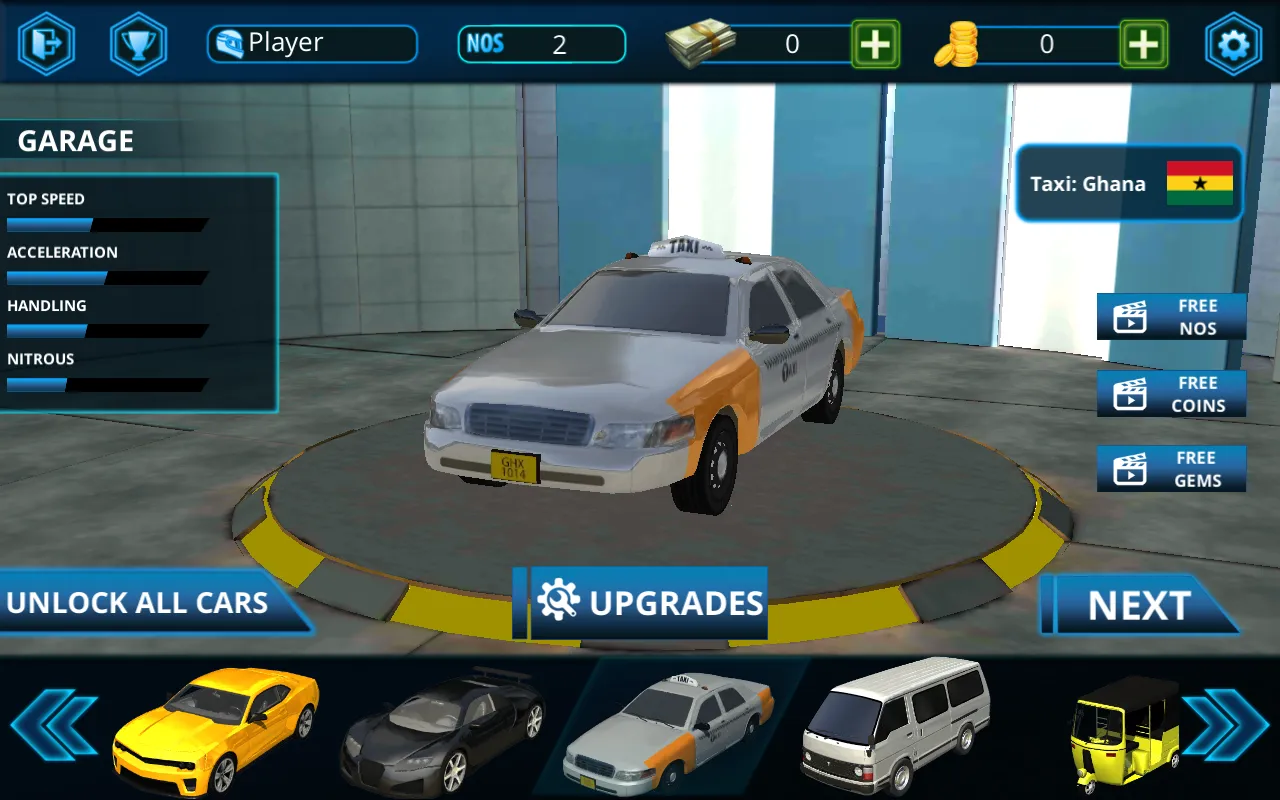Tap the exit door icon
Screen dimensions: 1280x800
pyautogui.click(x=46, y=45)
